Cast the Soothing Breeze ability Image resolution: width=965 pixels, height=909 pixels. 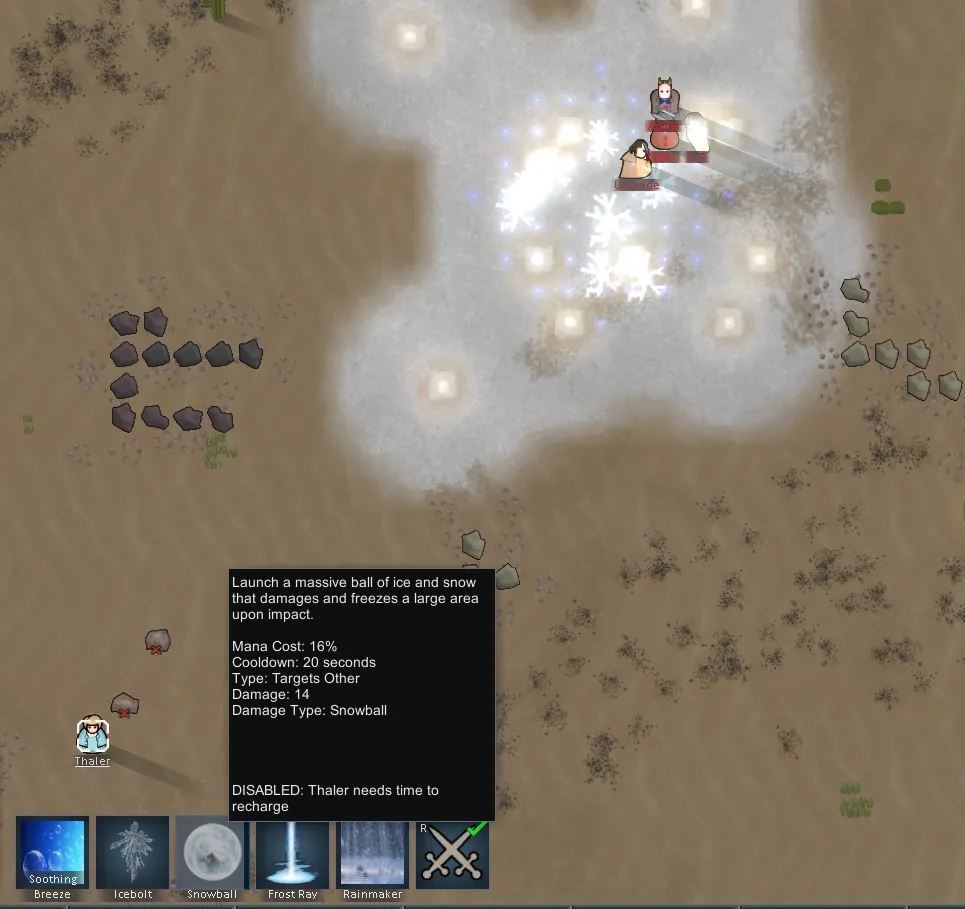[x=53, y=852]
